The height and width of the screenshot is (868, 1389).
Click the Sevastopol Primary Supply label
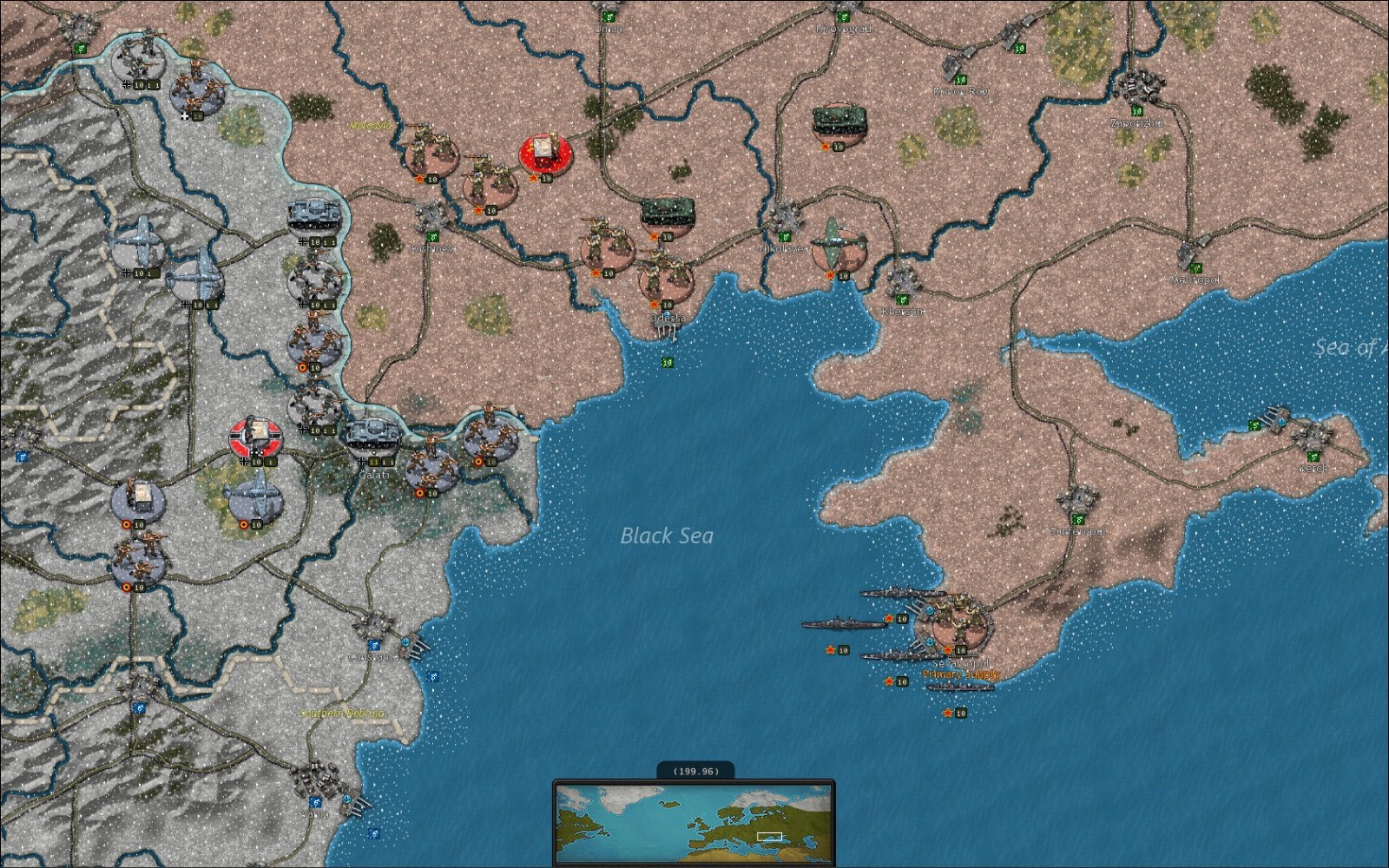[x=960, y=674]
